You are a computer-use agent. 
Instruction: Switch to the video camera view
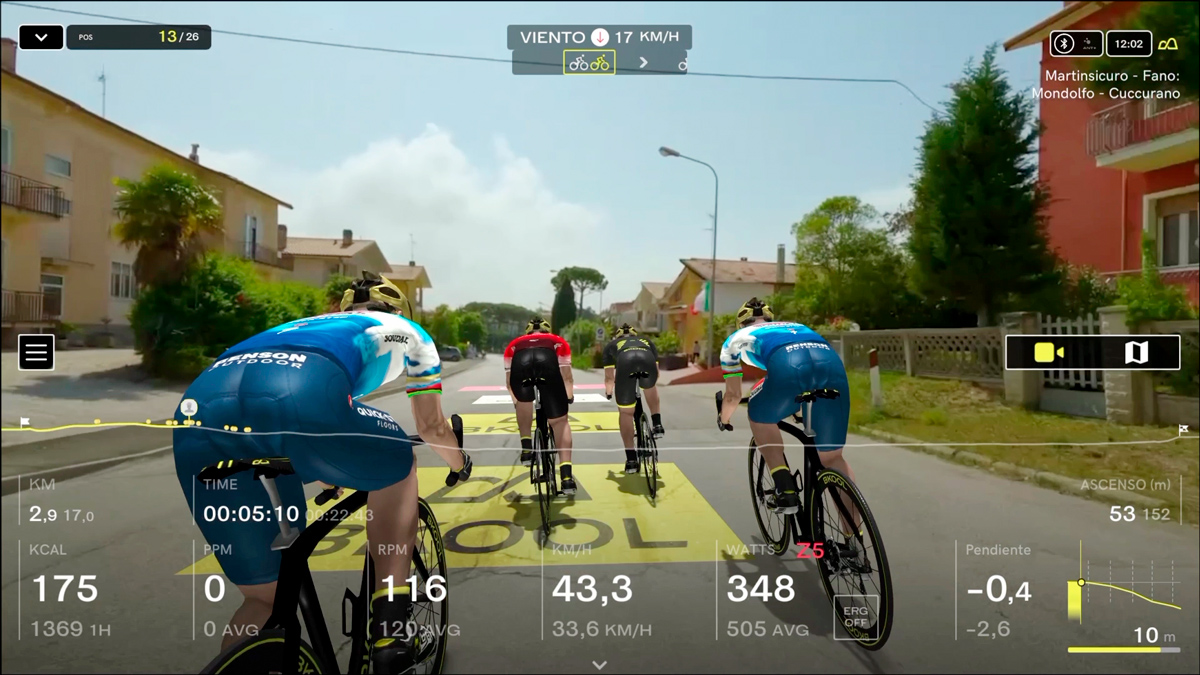click(x=1049, y=352)
